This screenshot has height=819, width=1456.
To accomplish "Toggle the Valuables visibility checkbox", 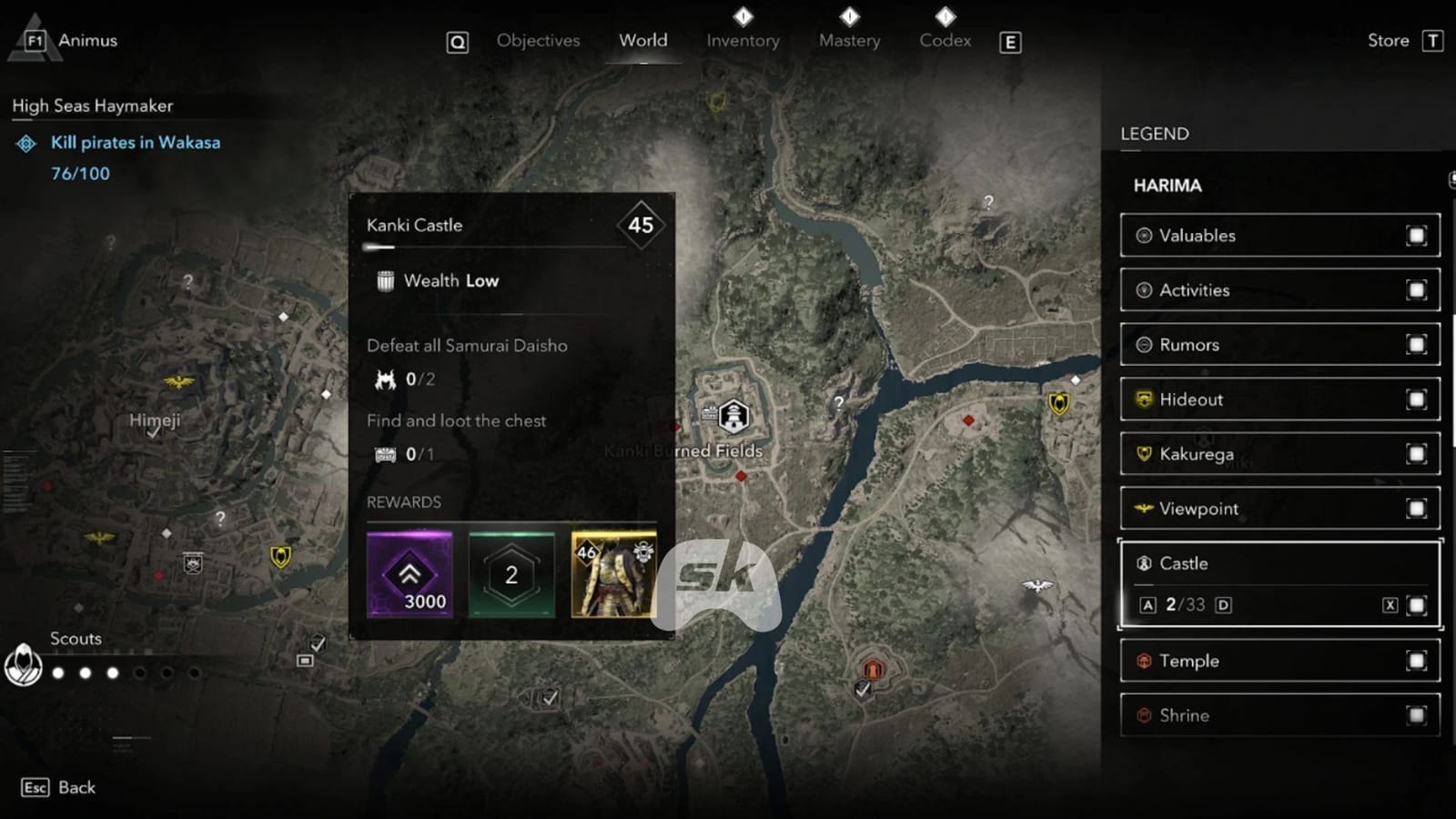I will [1417, 235].
